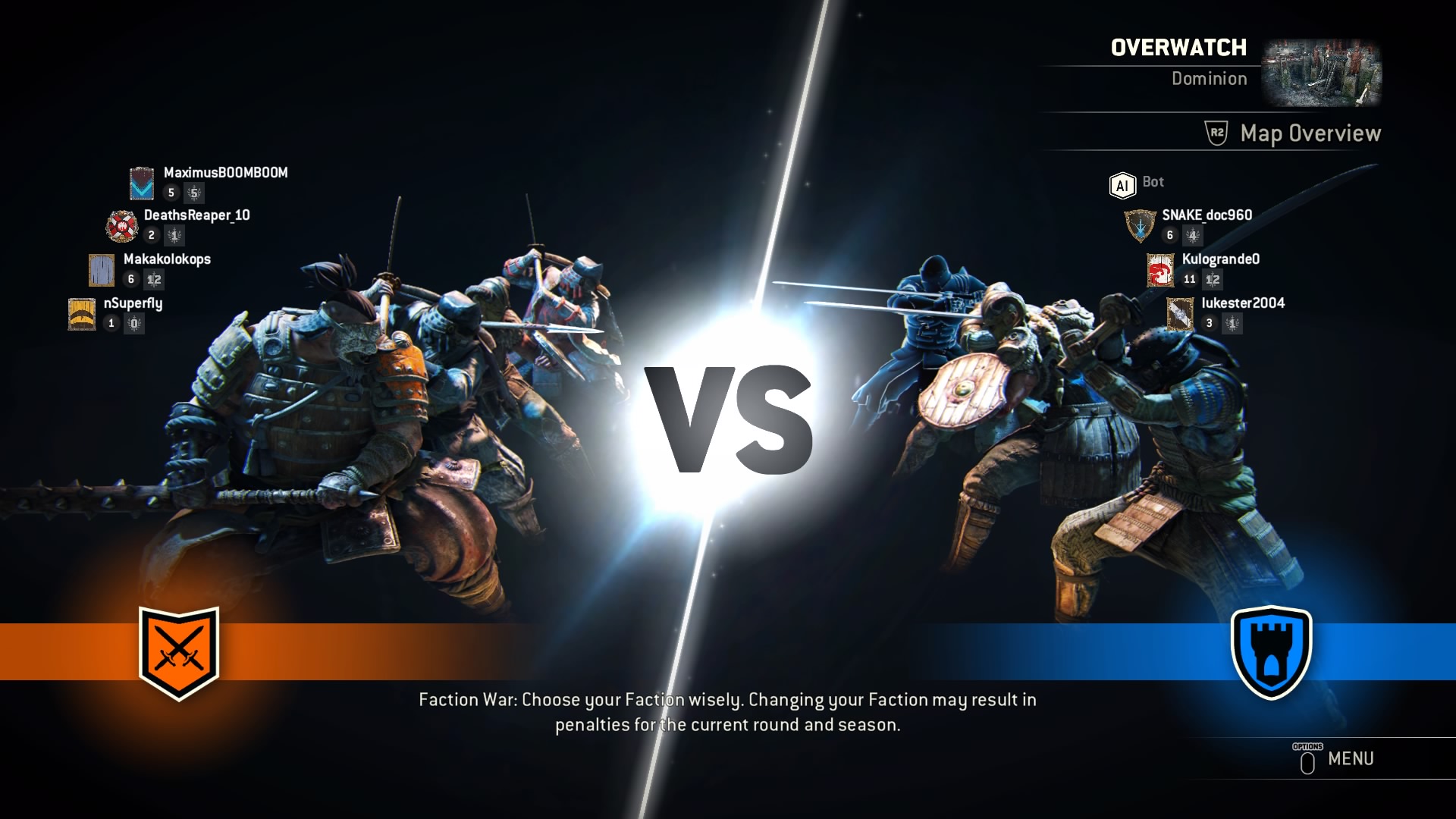Select nSuperfly's zero-level badge
This screenshot has height=819, width=1456.
(133, 323)
